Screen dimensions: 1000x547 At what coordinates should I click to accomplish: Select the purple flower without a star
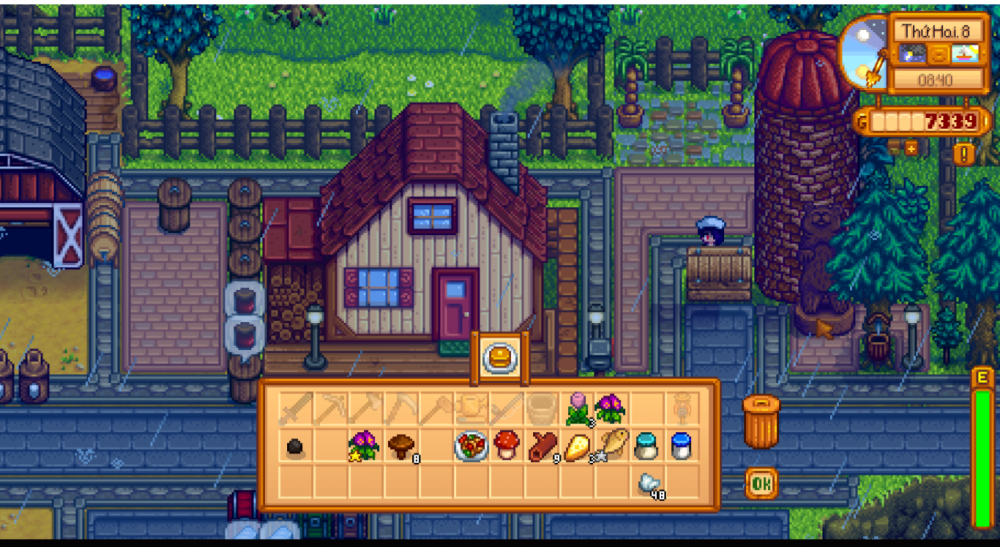coord(610,407)
